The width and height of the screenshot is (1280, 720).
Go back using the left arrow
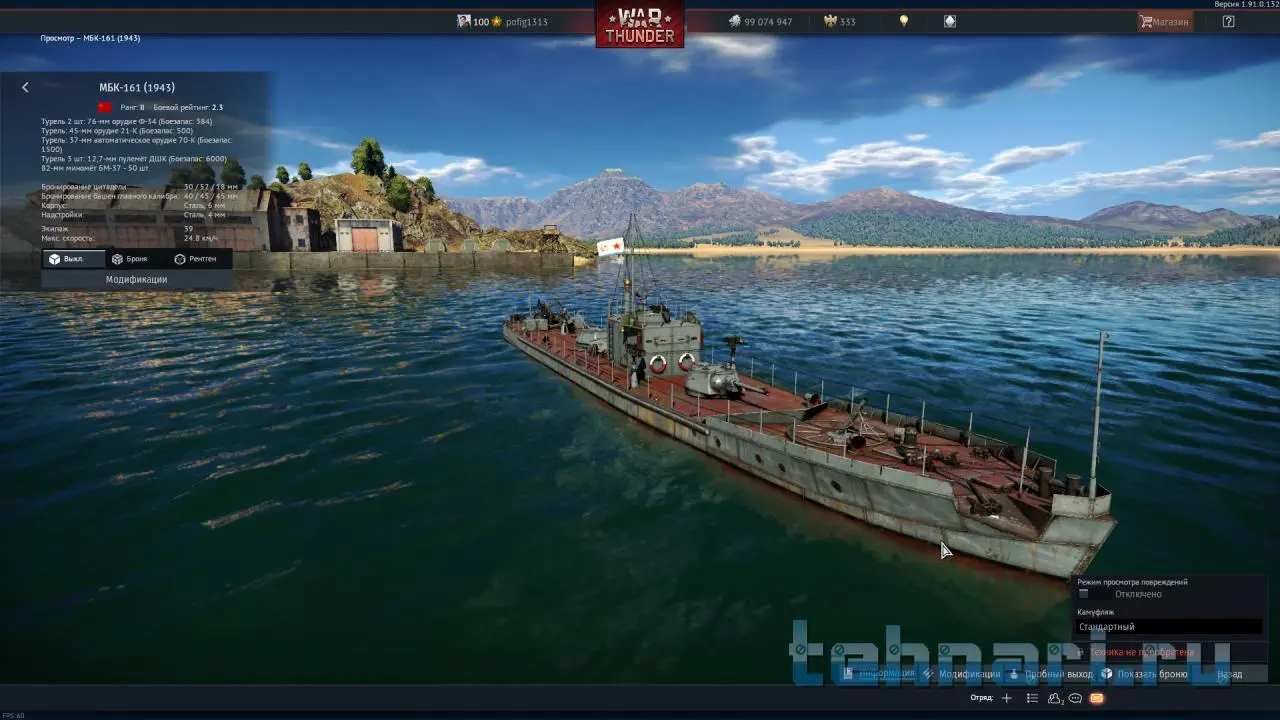[x=25, y=88]
